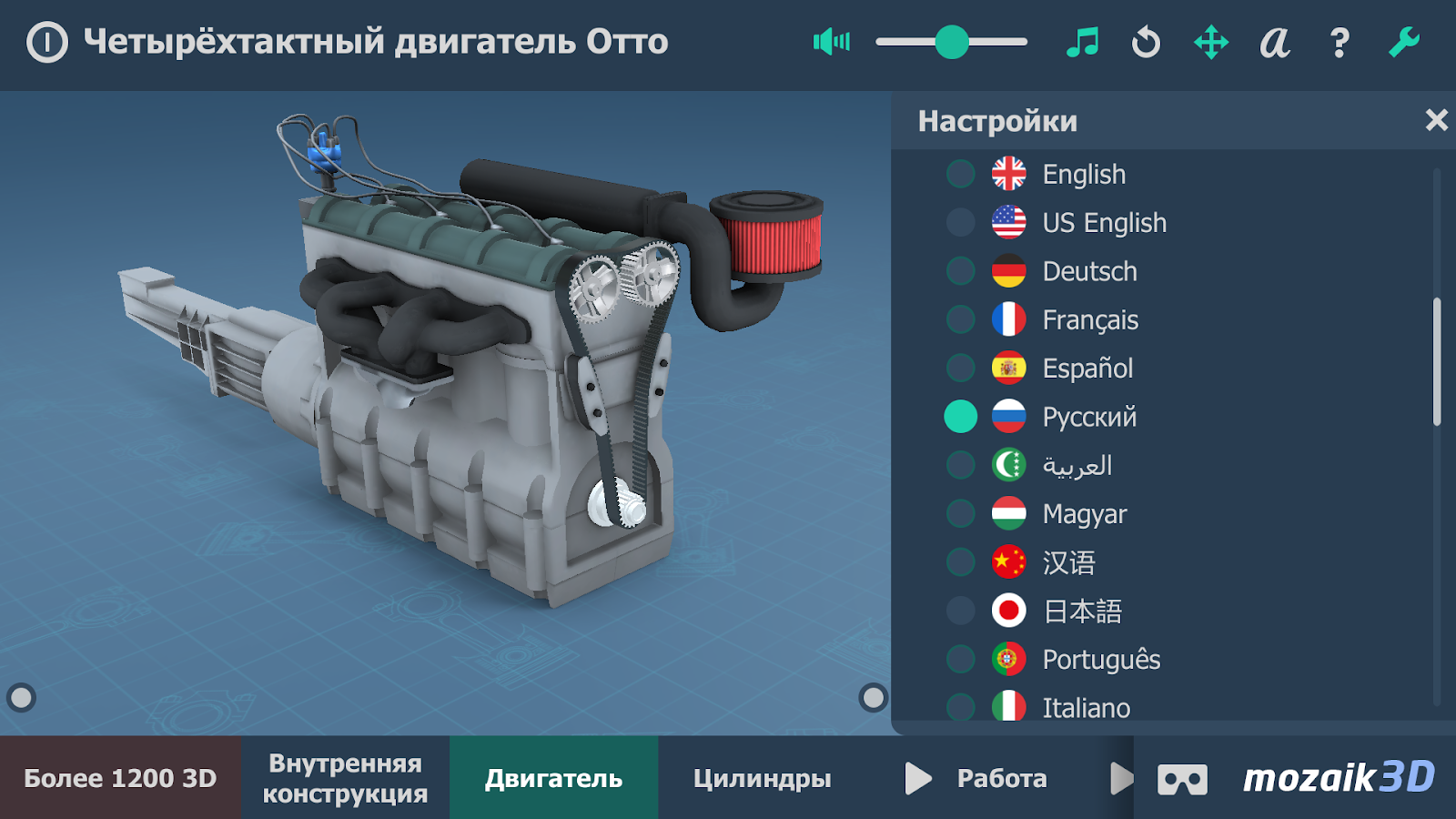Open the Двигатель tab

tap(553, 778)
